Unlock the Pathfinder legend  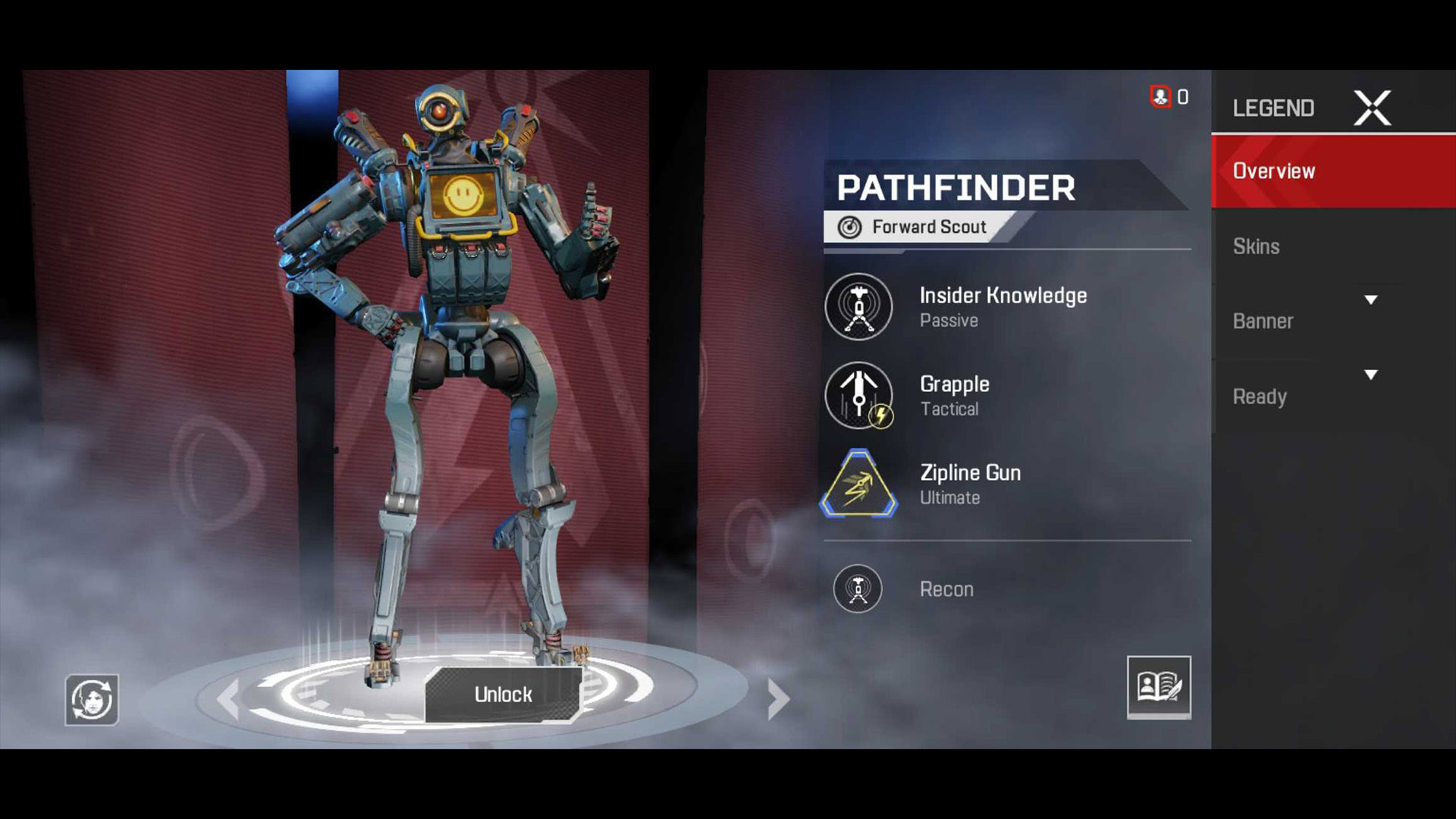(x=503, y=694)
